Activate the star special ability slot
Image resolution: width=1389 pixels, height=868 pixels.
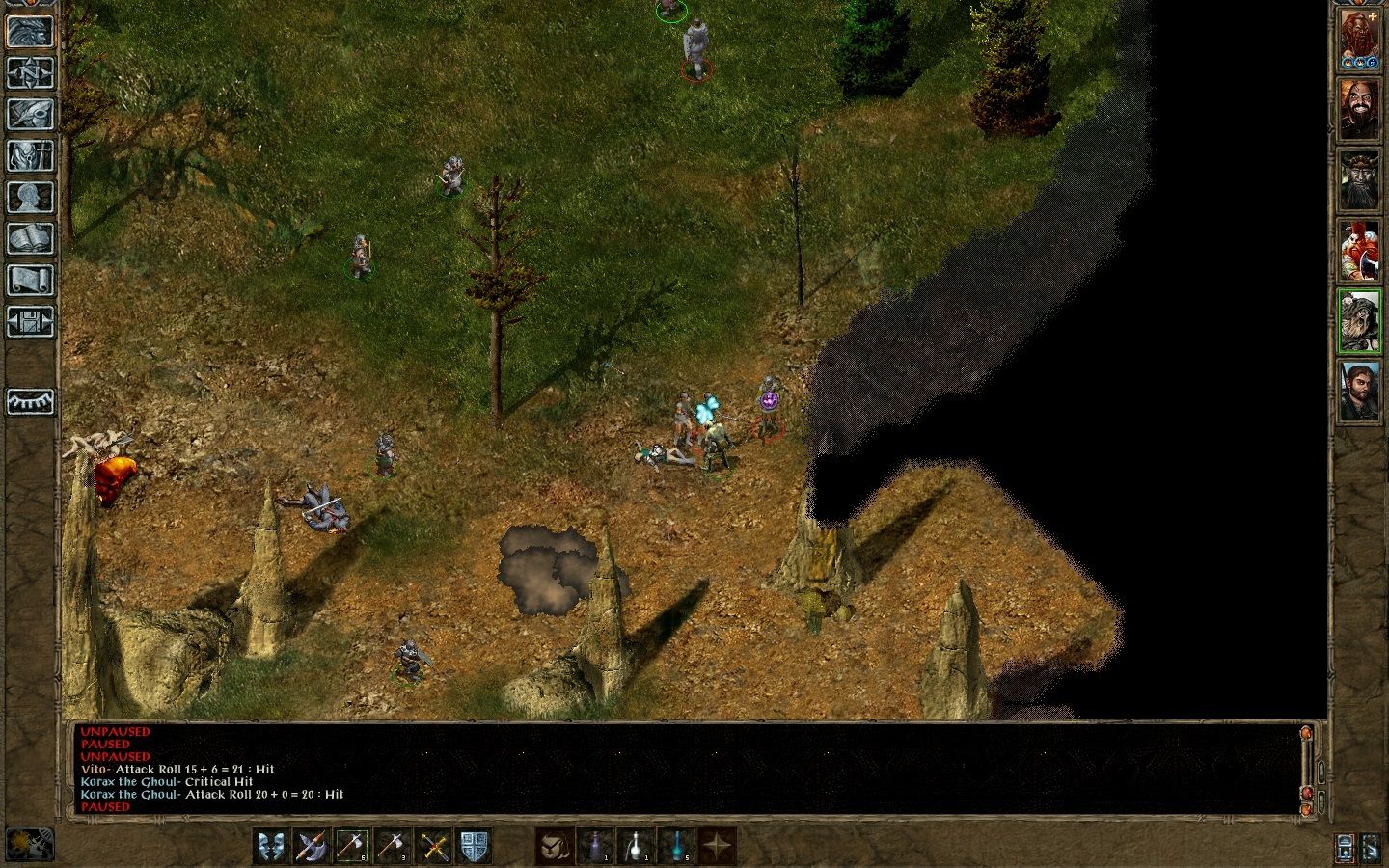[x=719, y=846]
